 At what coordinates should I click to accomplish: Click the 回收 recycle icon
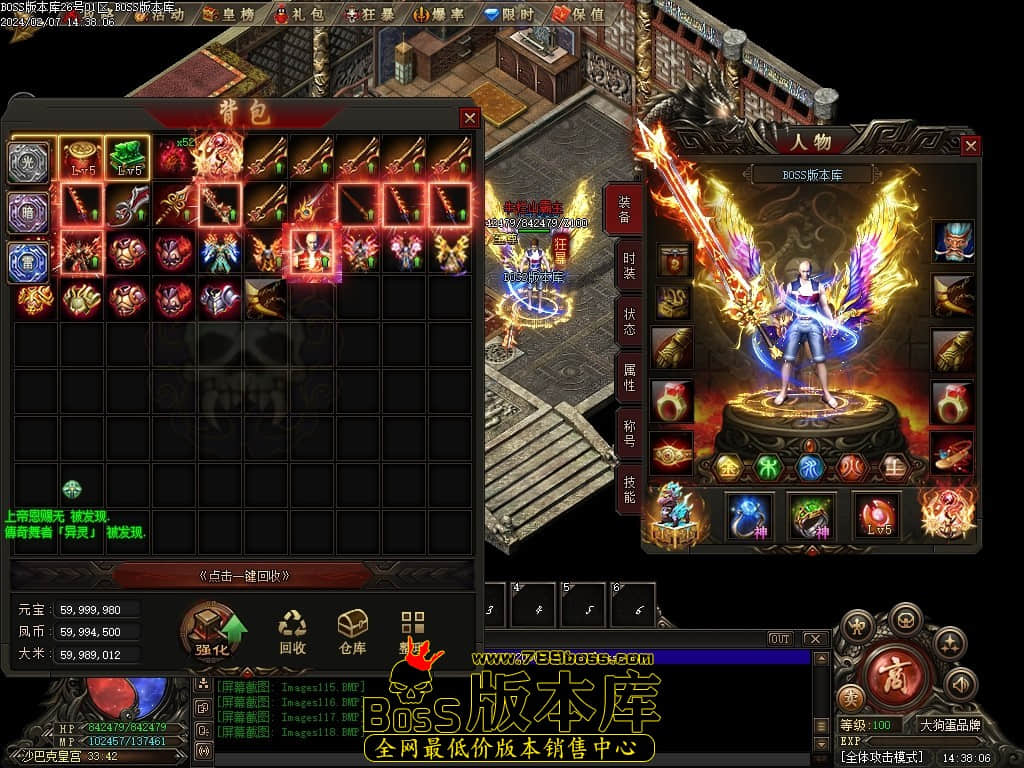coord(293,632)
